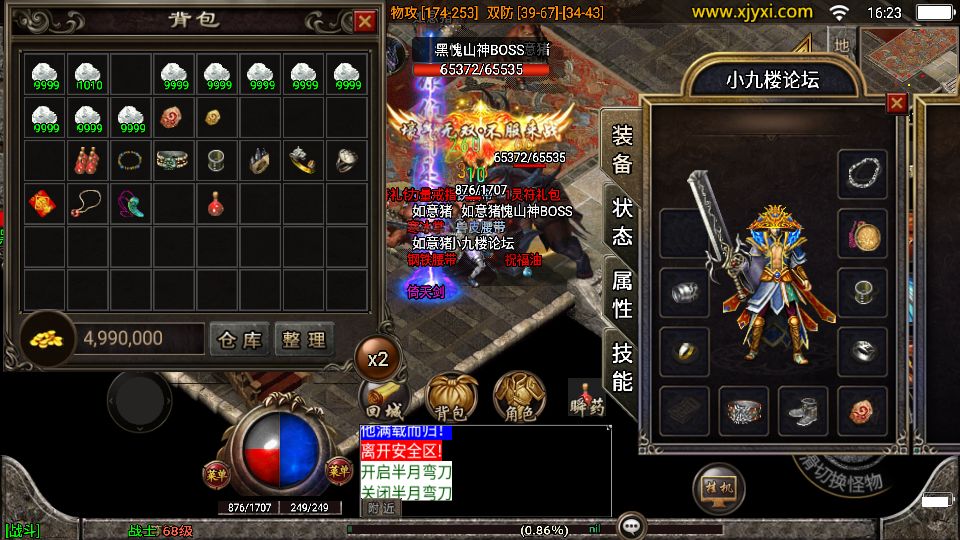960x540 pixels.
Task: Open the 属性 attributes tab
Action: (622, 294)
